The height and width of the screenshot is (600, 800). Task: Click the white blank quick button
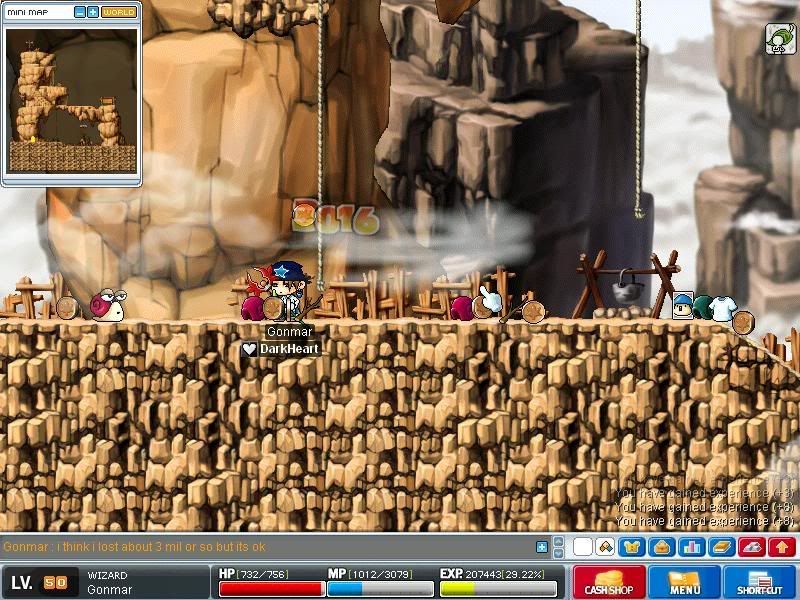pos(582,547)
